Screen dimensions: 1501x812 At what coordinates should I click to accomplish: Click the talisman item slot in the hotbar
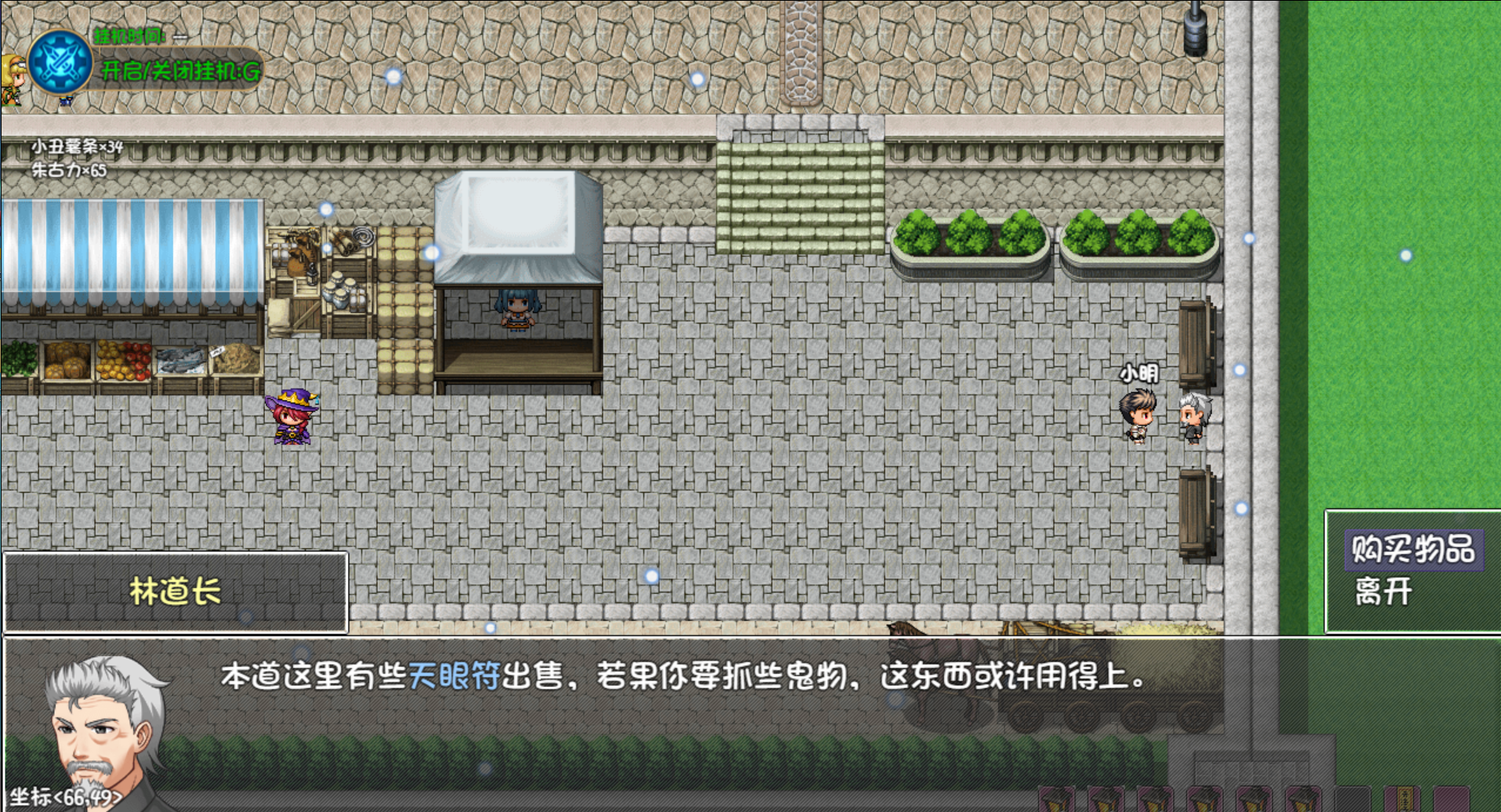[x=1402, y=799]
